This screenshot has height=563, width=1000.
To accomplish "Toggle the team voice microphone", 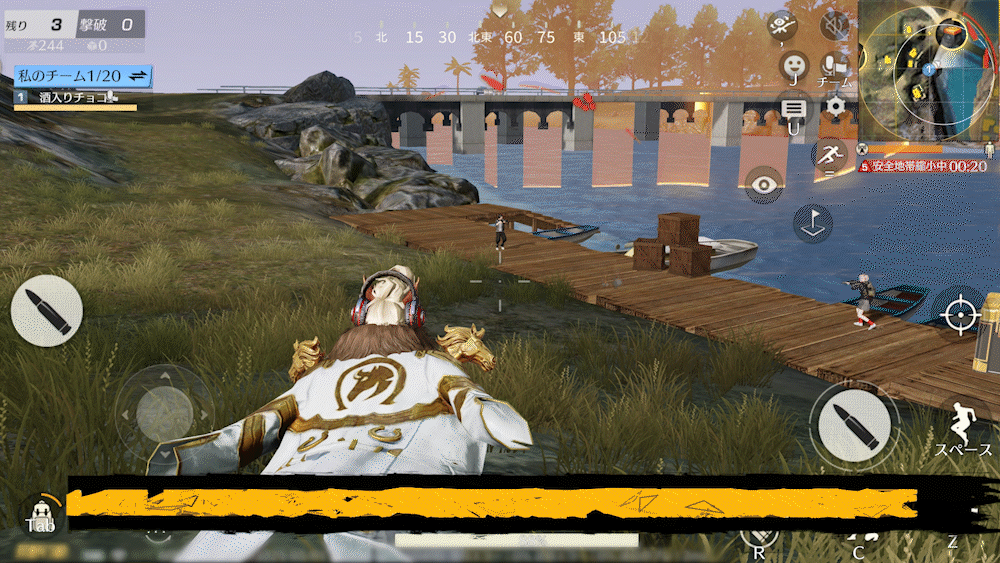I will tap(832, 66).
